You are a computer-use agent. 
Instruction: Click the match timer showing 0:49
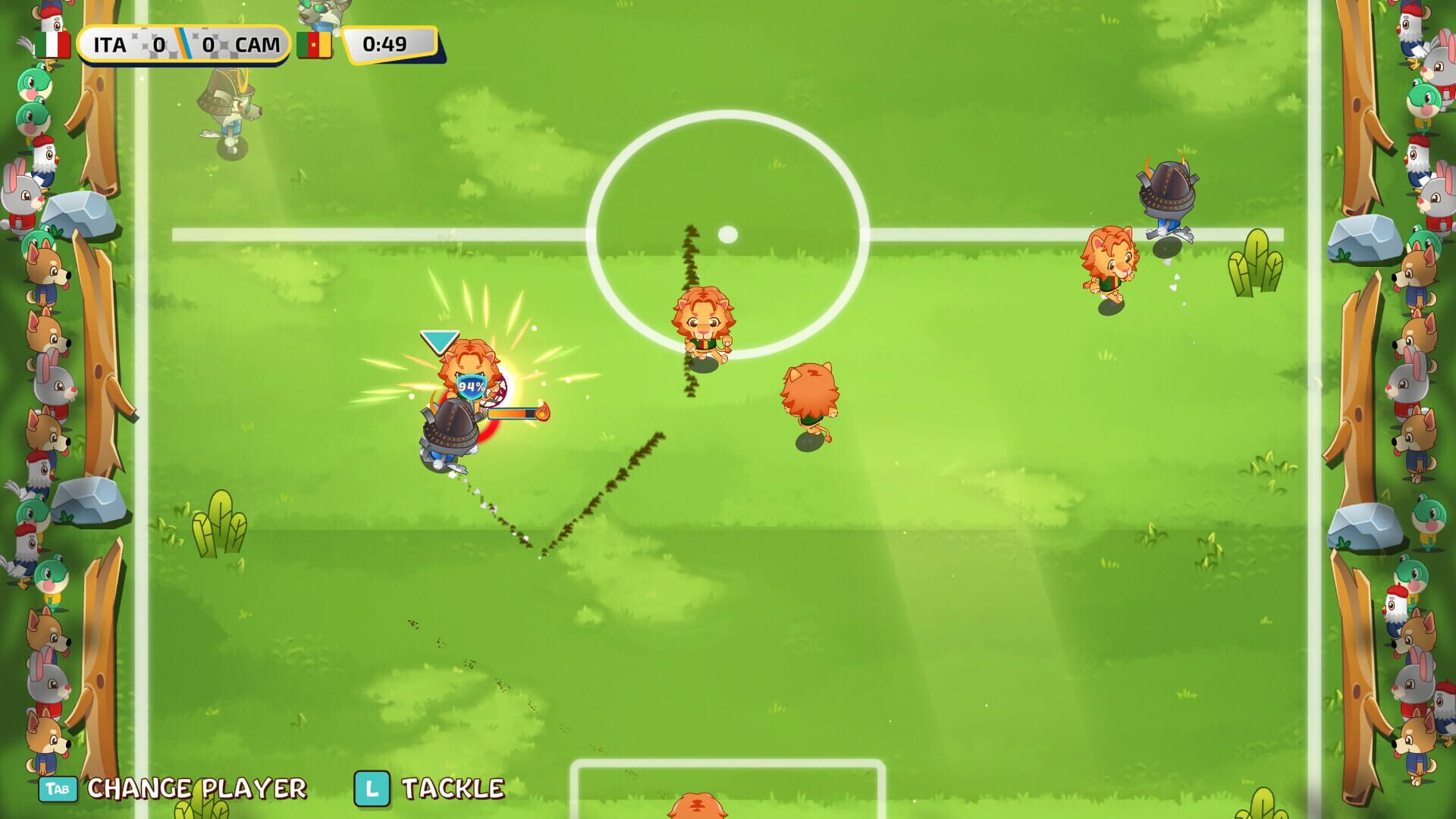[384, 43]
